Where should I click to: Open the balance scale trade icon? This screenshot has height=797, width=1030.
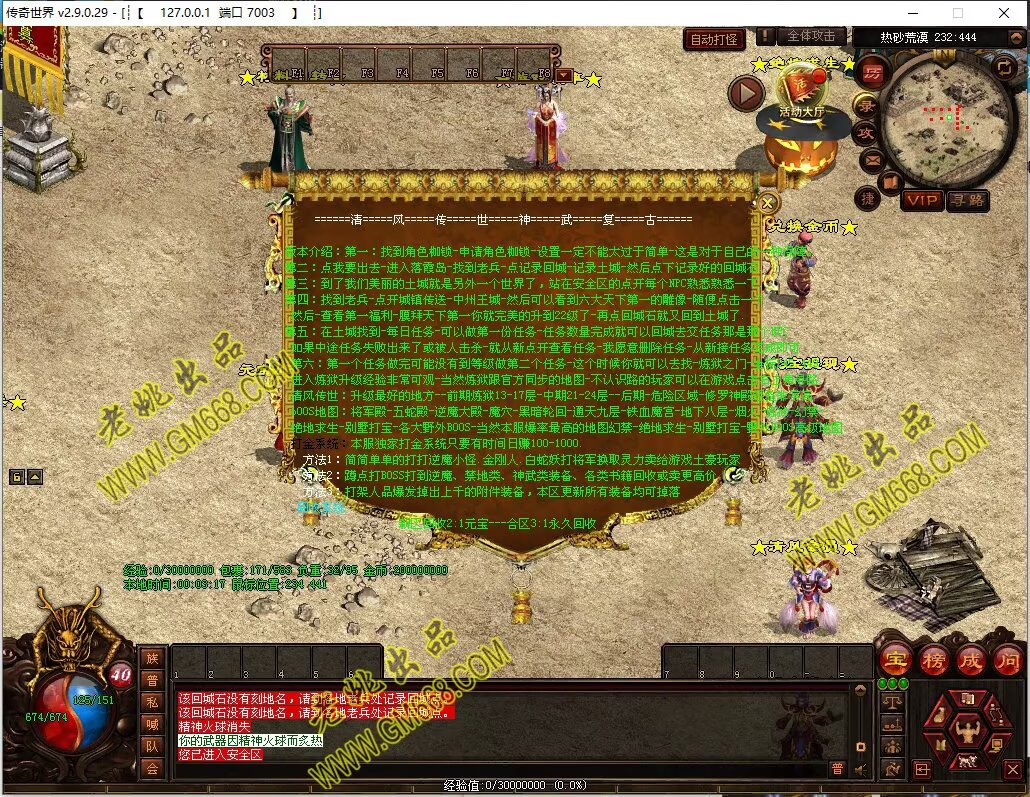point(890,703)
